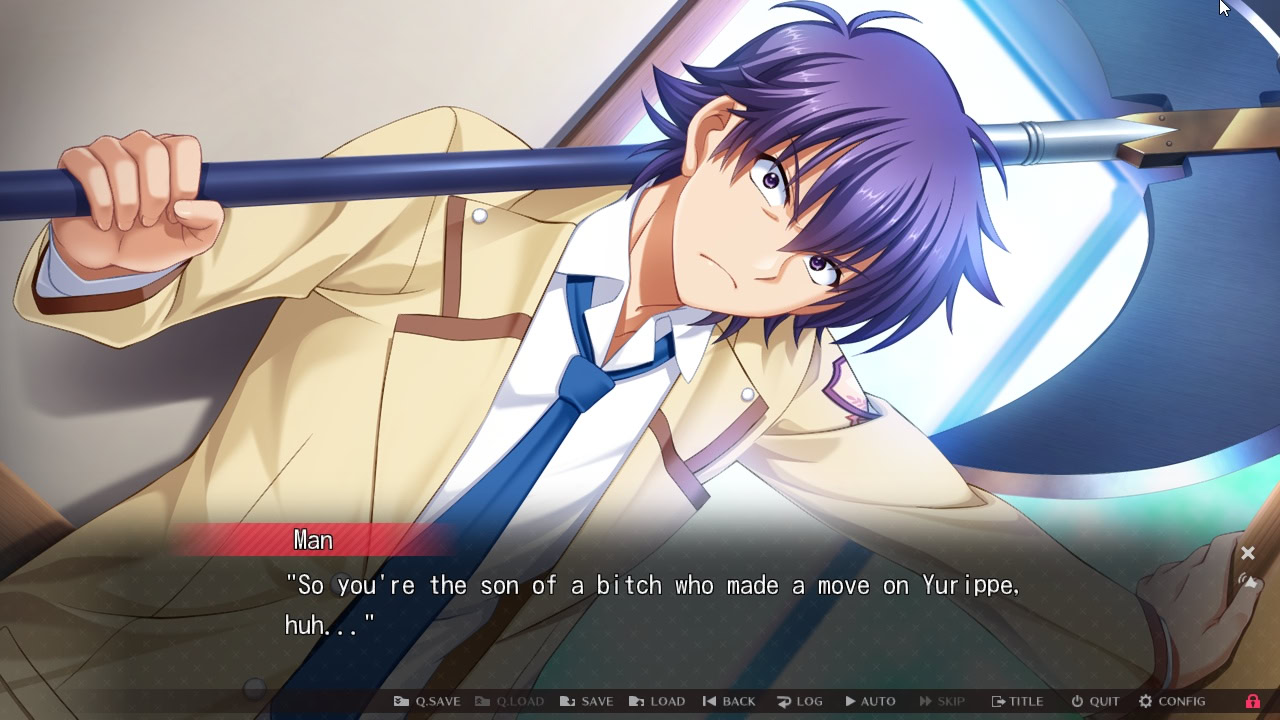The width and height of the screenshot is (1280, 720).
Task: Click the red padlock icon to lock the menu
Action: [1256, 701]
